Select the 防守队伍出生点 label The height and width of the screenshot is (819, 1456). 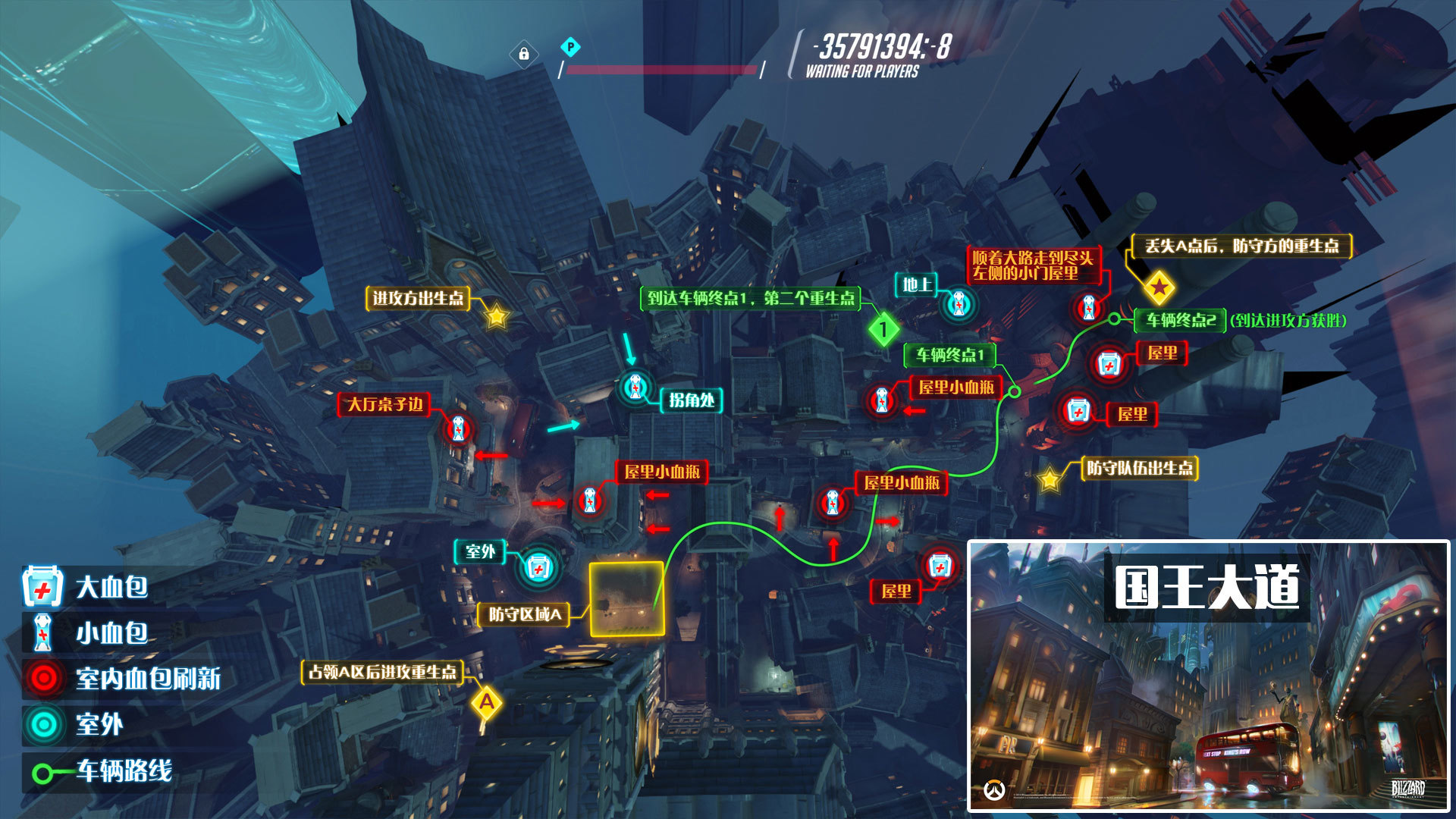(x=1140, y=468)
